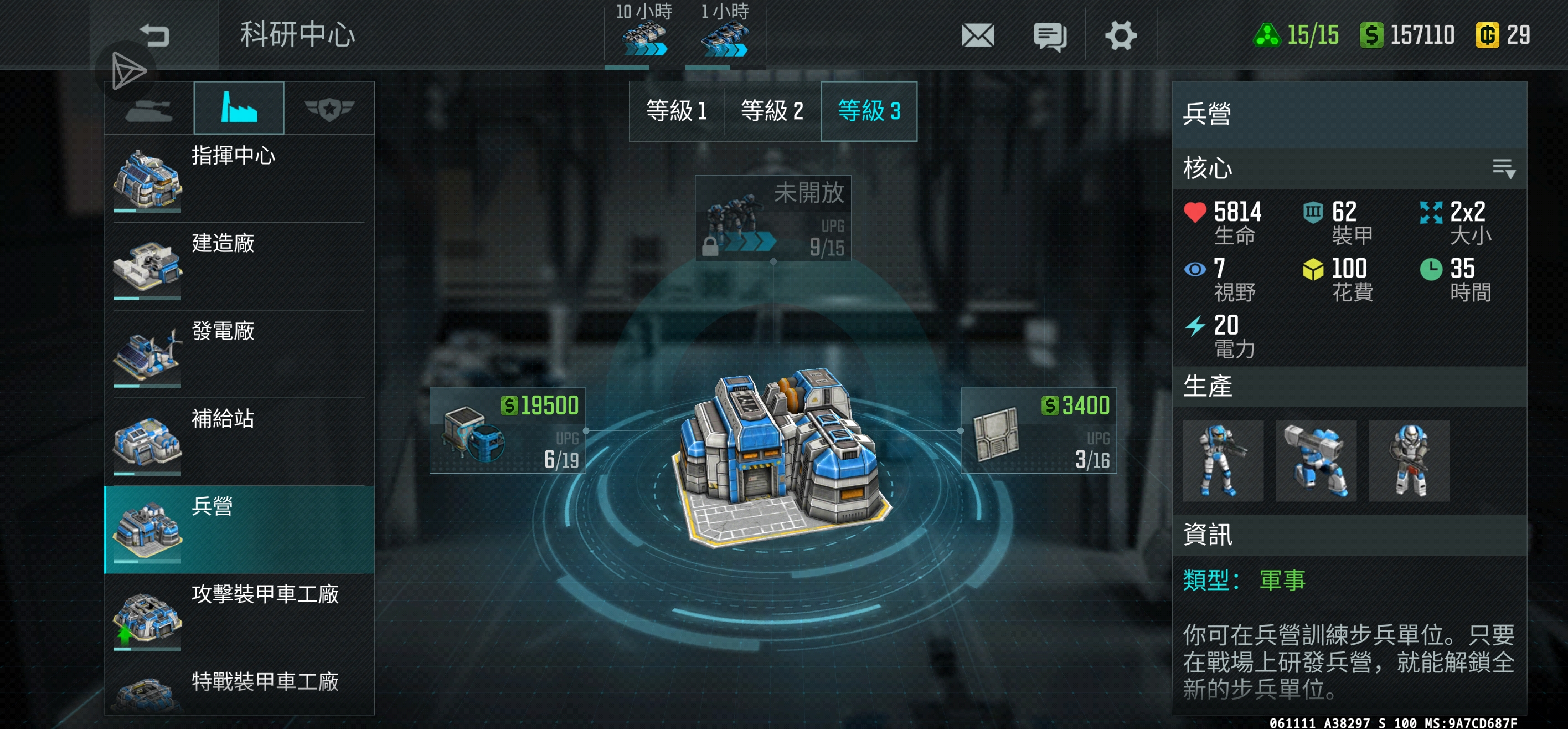Screen dimensions: 1568x729
Task: Open the chat messages panel
Action: (1049, 35)
